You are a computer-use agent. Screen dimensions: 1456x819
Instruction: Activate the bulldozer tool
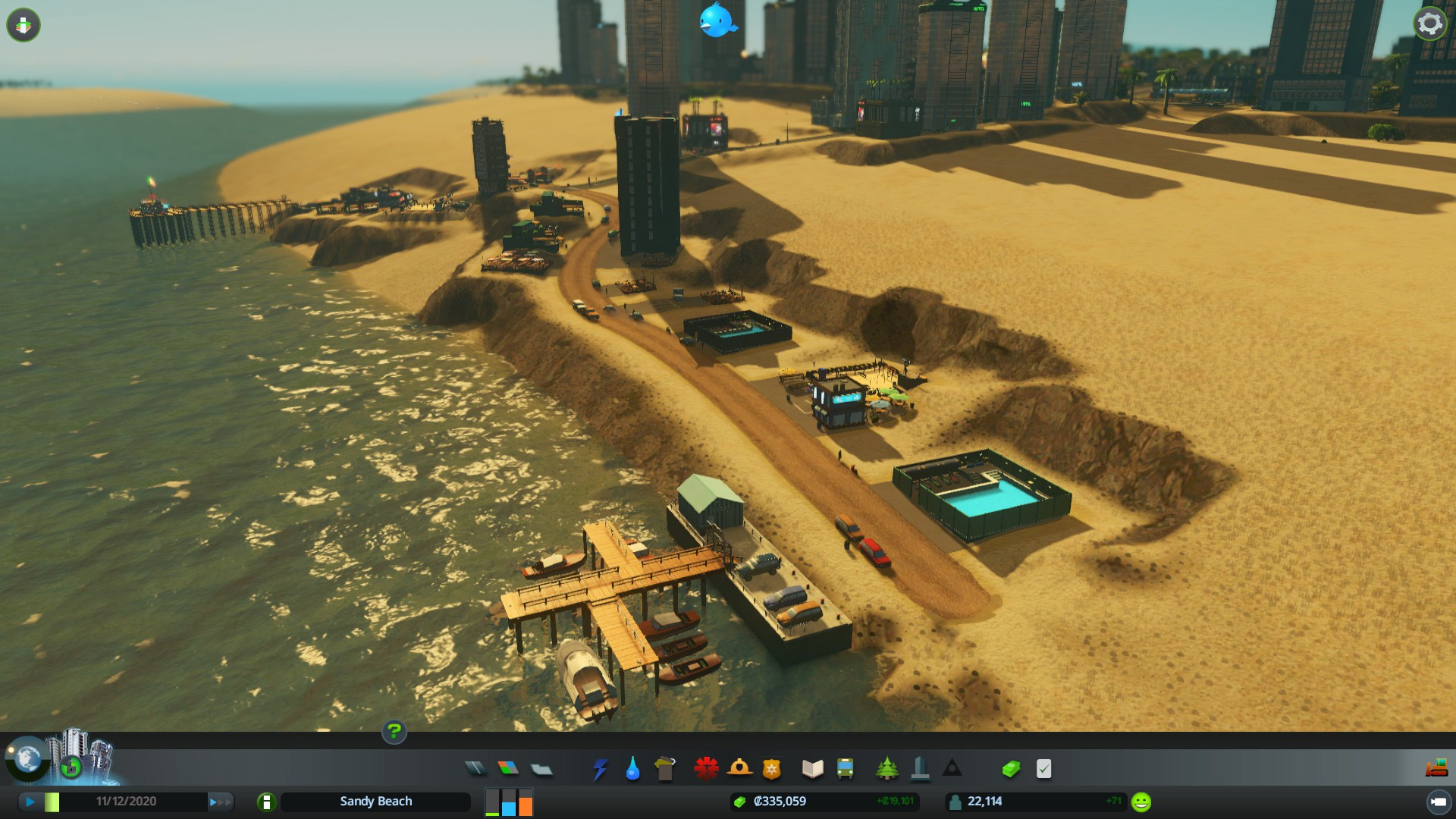click(x=1436, y=768)
